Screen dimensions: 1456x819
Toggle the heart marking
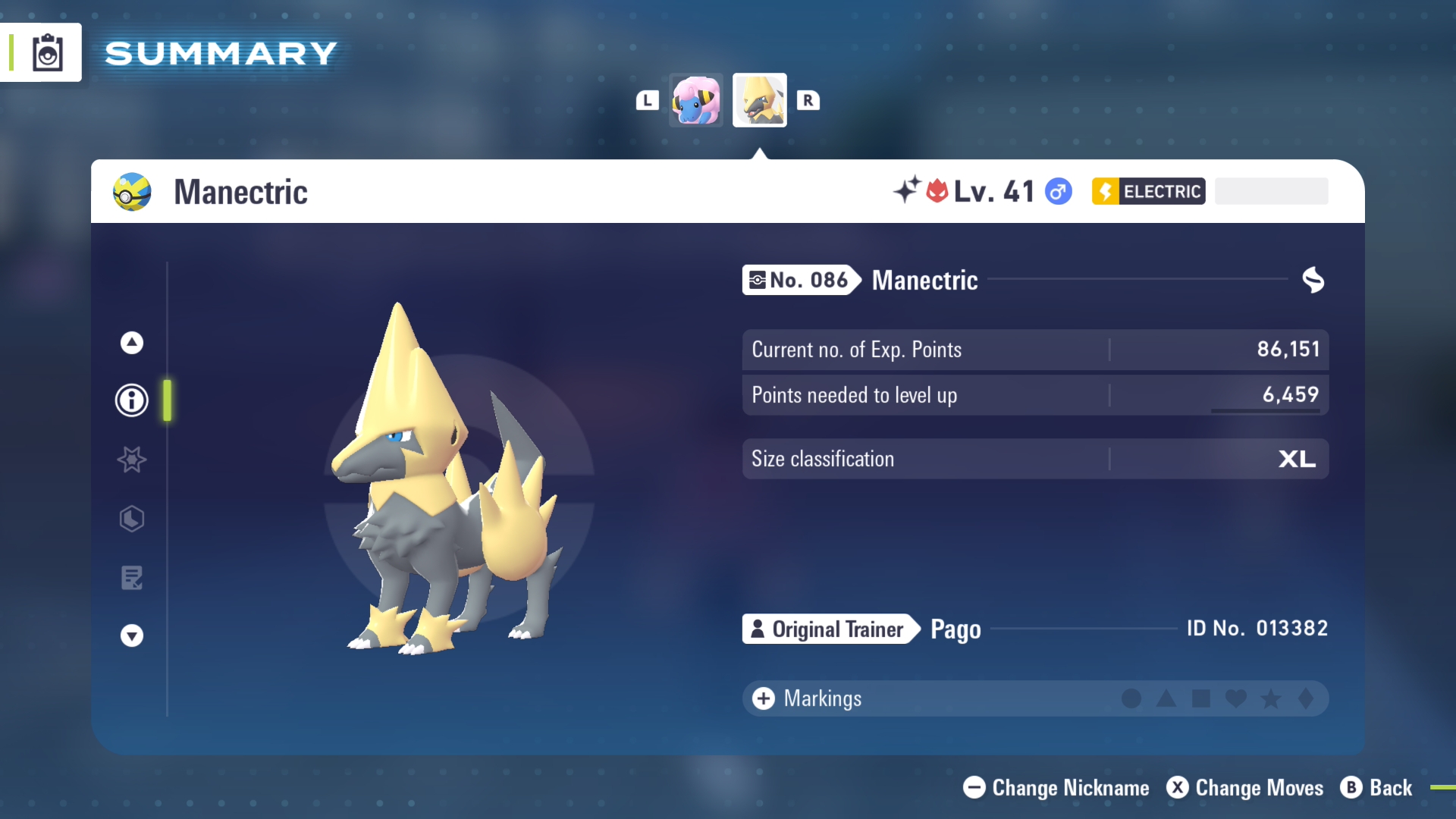point(1236,698)
